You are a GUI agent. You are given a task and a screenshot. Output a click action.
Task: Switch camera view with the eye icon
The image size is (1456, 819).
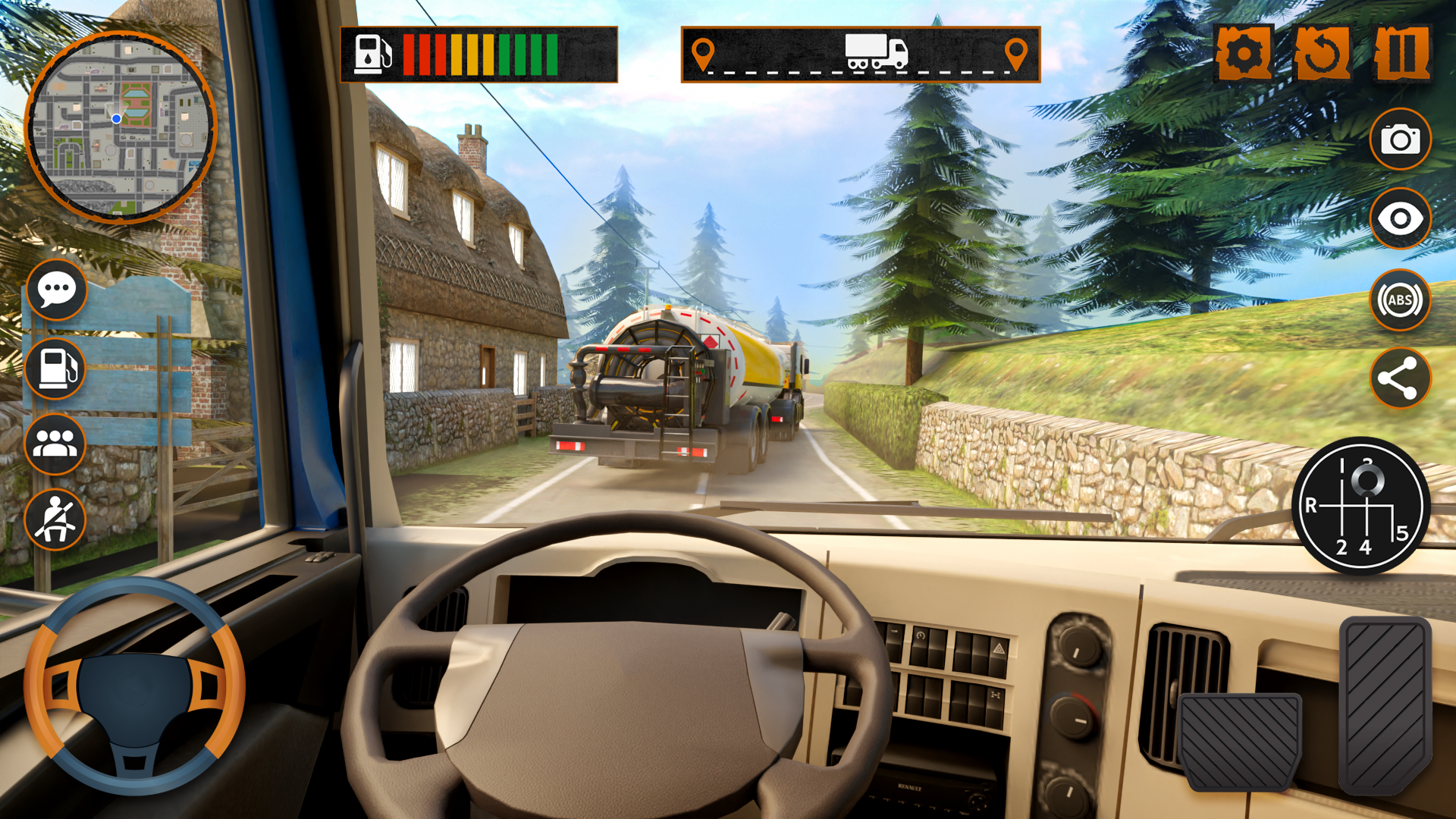pos(1400,219)
